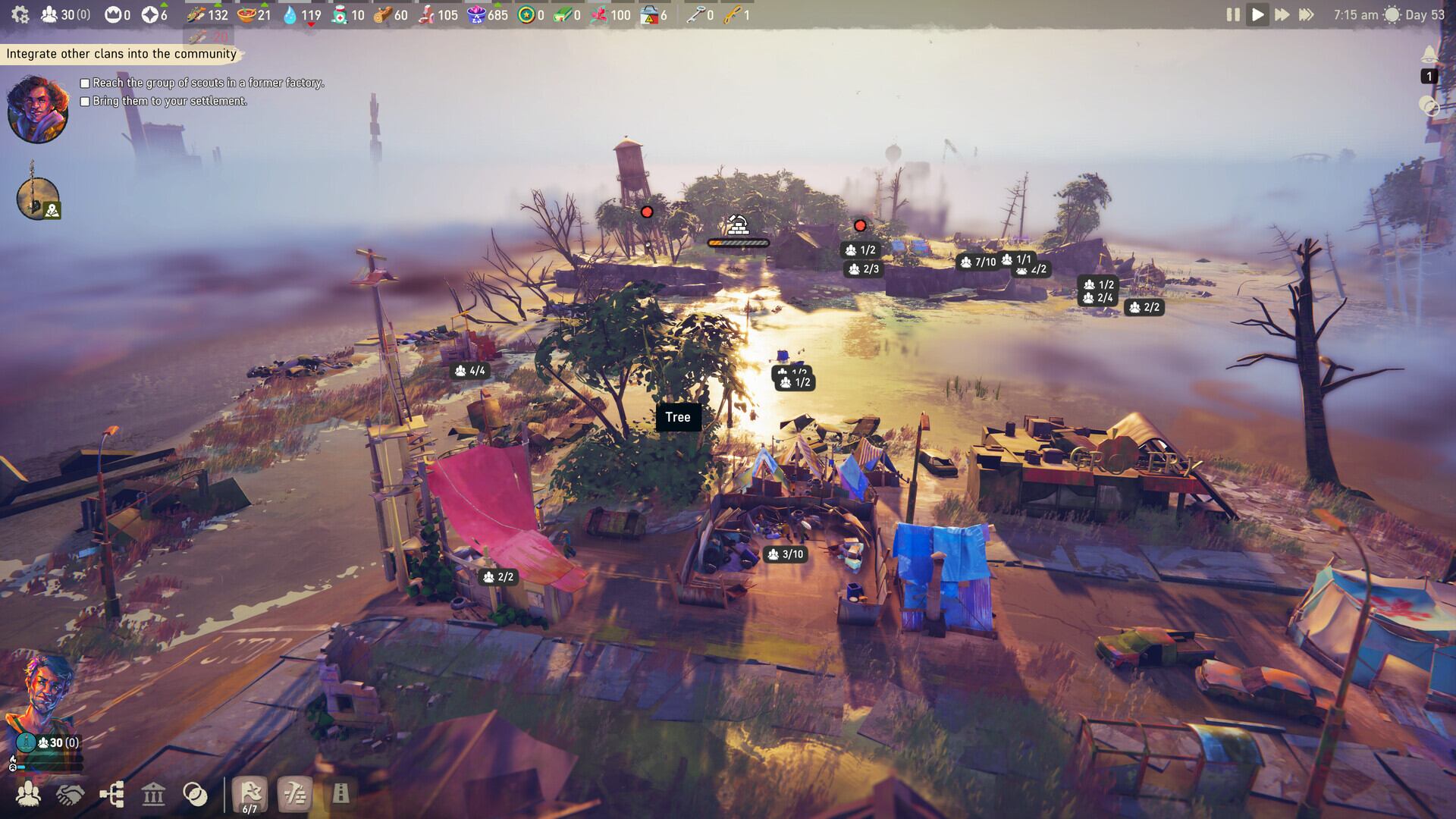
Task: Select the quest giver portrait
Action: [x=38, y=109]
